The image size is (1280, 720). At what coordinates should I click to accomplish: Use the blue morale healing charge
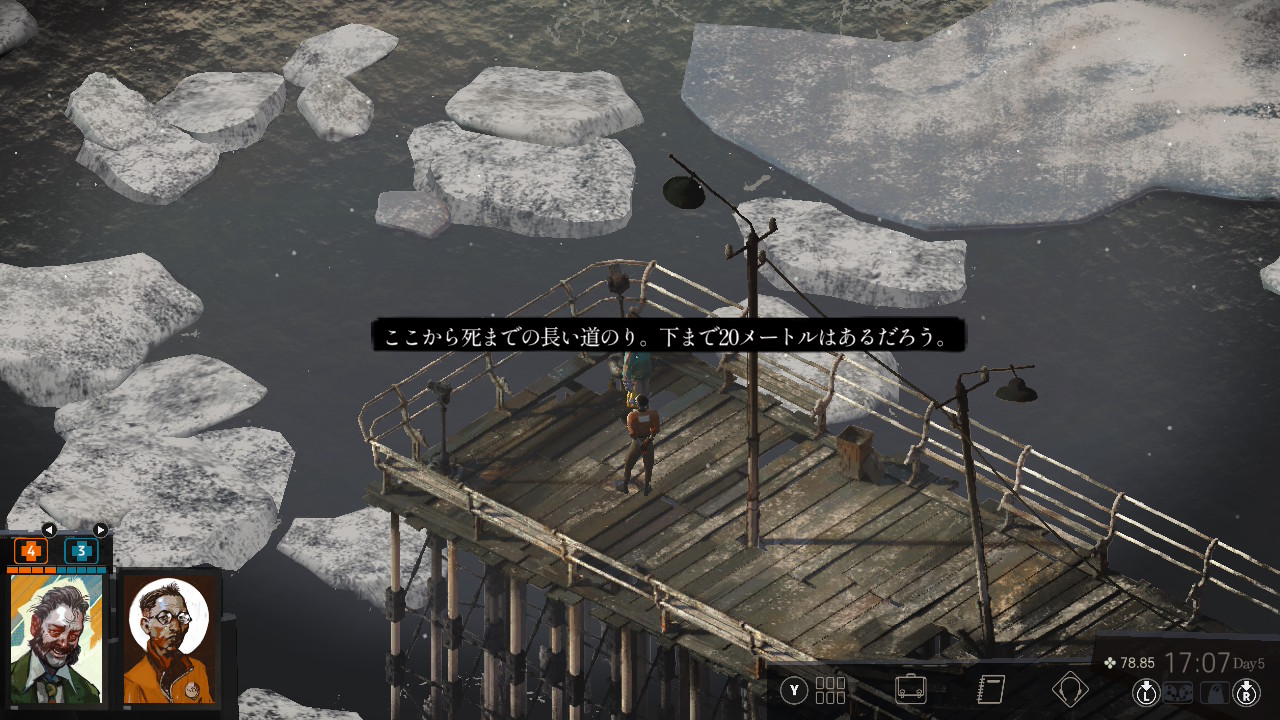click(x=81, y=550)
